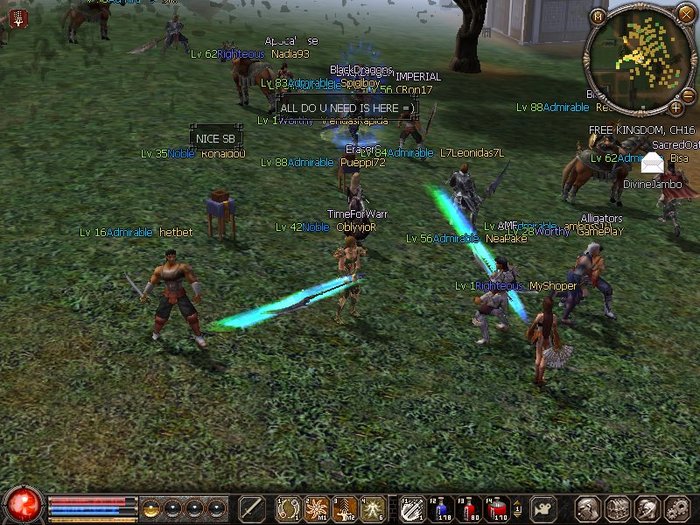The image size is (700, 525).
Task: Open the full map with M button
Action: click(x=598, y=16)
